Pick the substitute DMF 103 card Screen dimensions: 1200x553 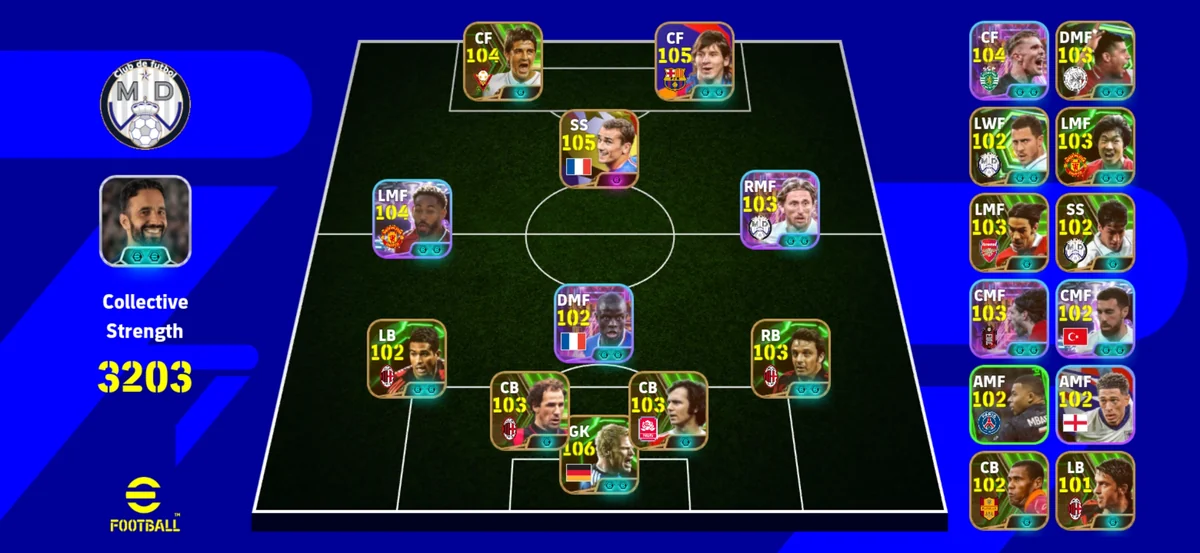tap(1095, 60)
